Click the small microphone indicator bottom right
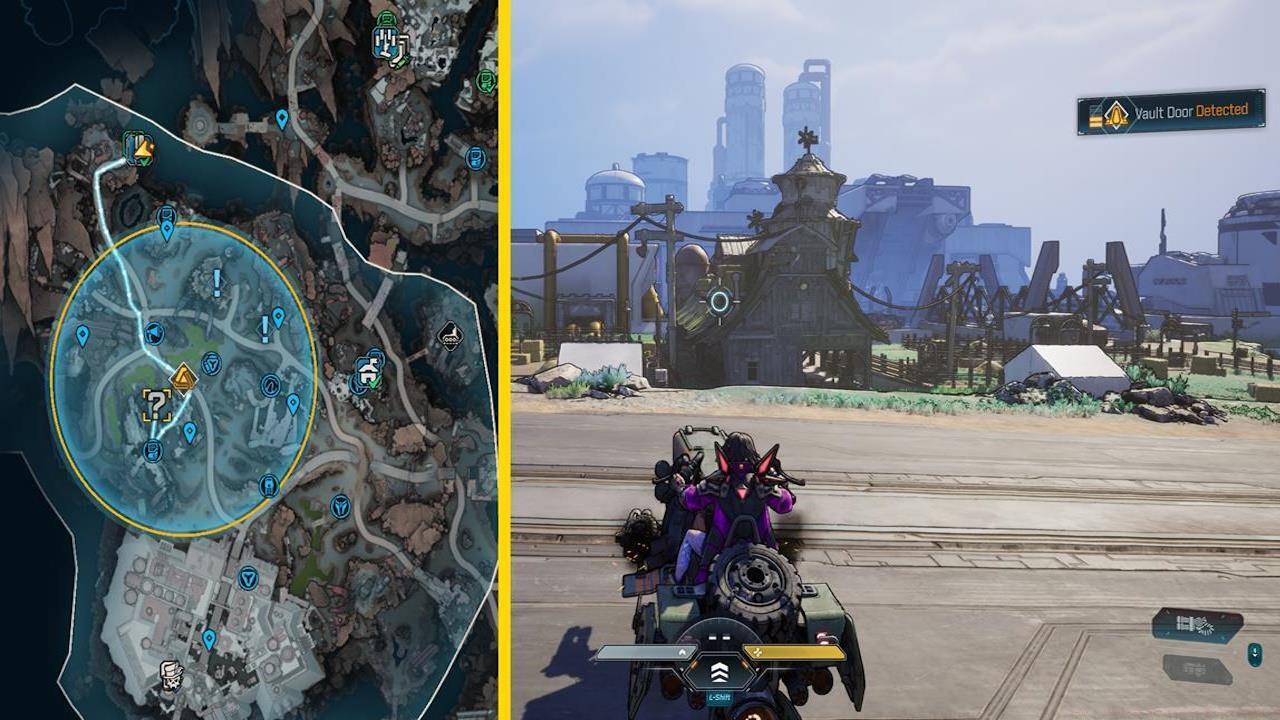 [x=1255, y=656]
